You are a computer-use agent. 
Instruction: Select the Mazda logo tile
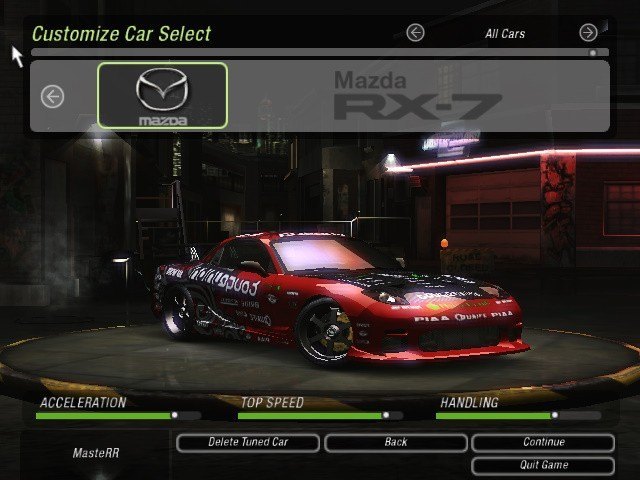click(x=162, y=95)
